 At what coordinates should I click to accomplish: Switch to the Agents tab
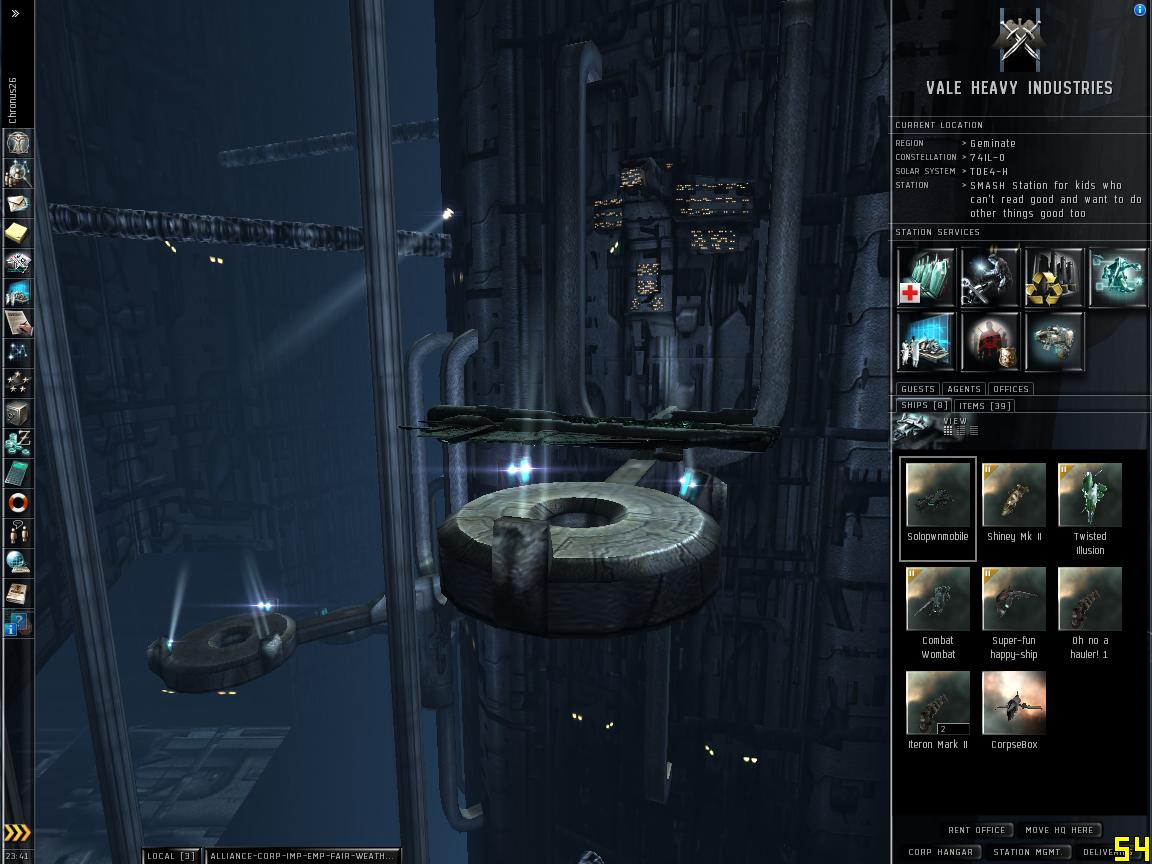(x=964, y=389)
